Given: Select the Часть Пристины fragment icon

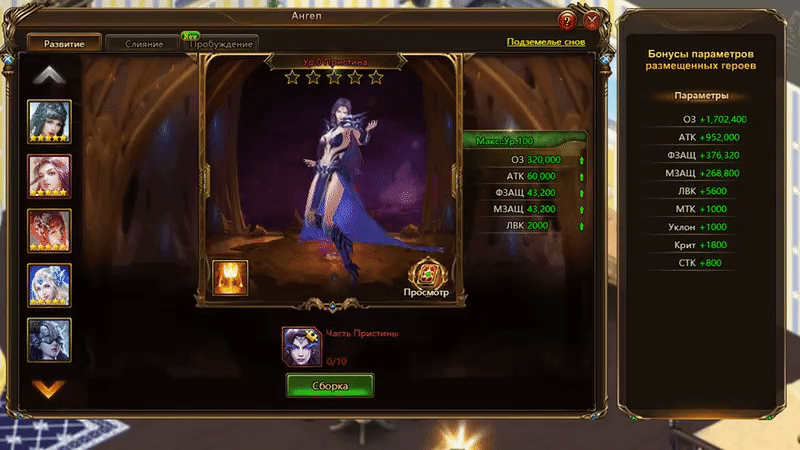Looking at the screenshot, I should pos(300,343).
